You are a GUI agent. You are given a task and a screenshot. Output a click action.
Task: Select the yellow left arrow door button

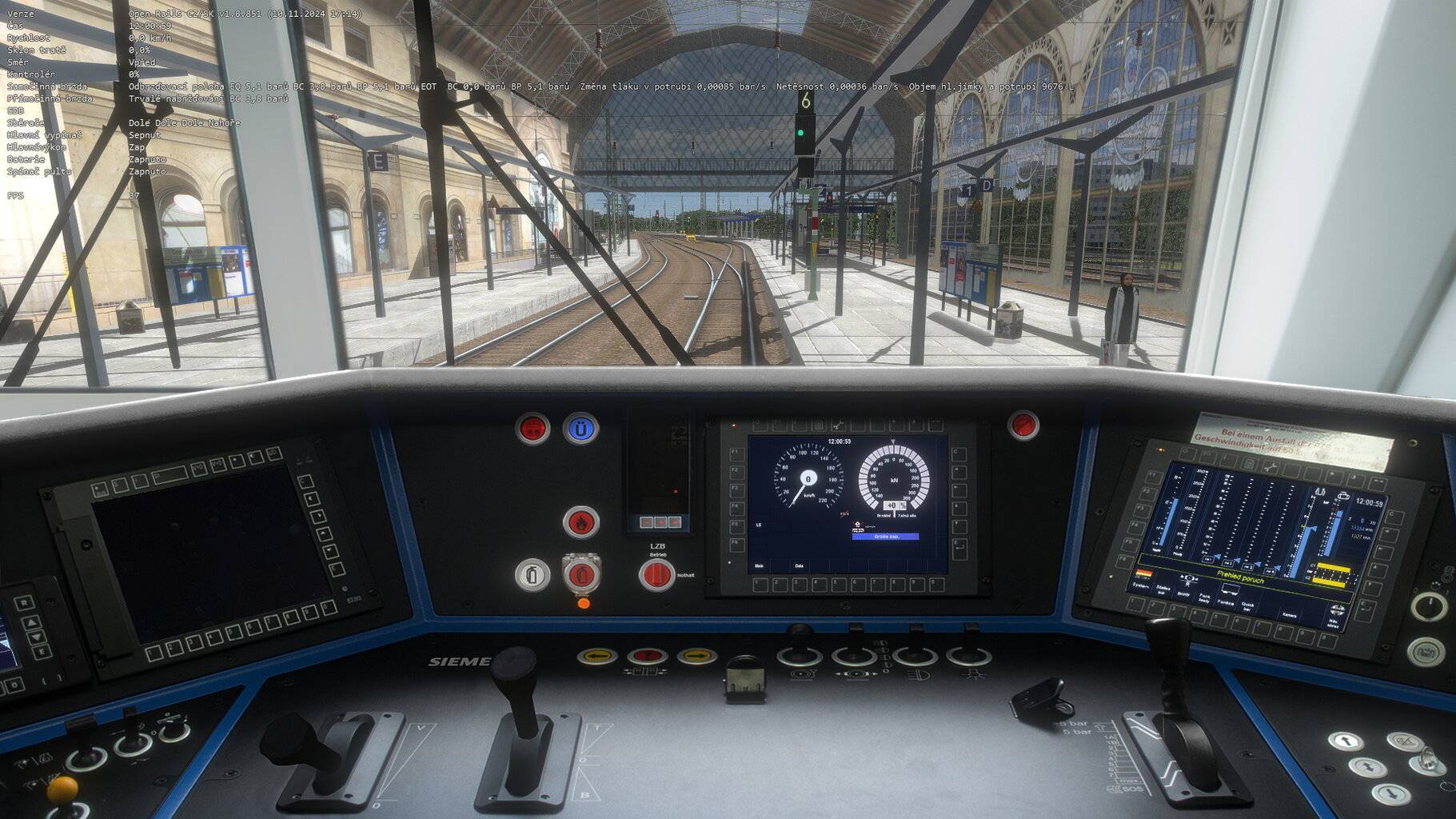(x=596, y=657)
